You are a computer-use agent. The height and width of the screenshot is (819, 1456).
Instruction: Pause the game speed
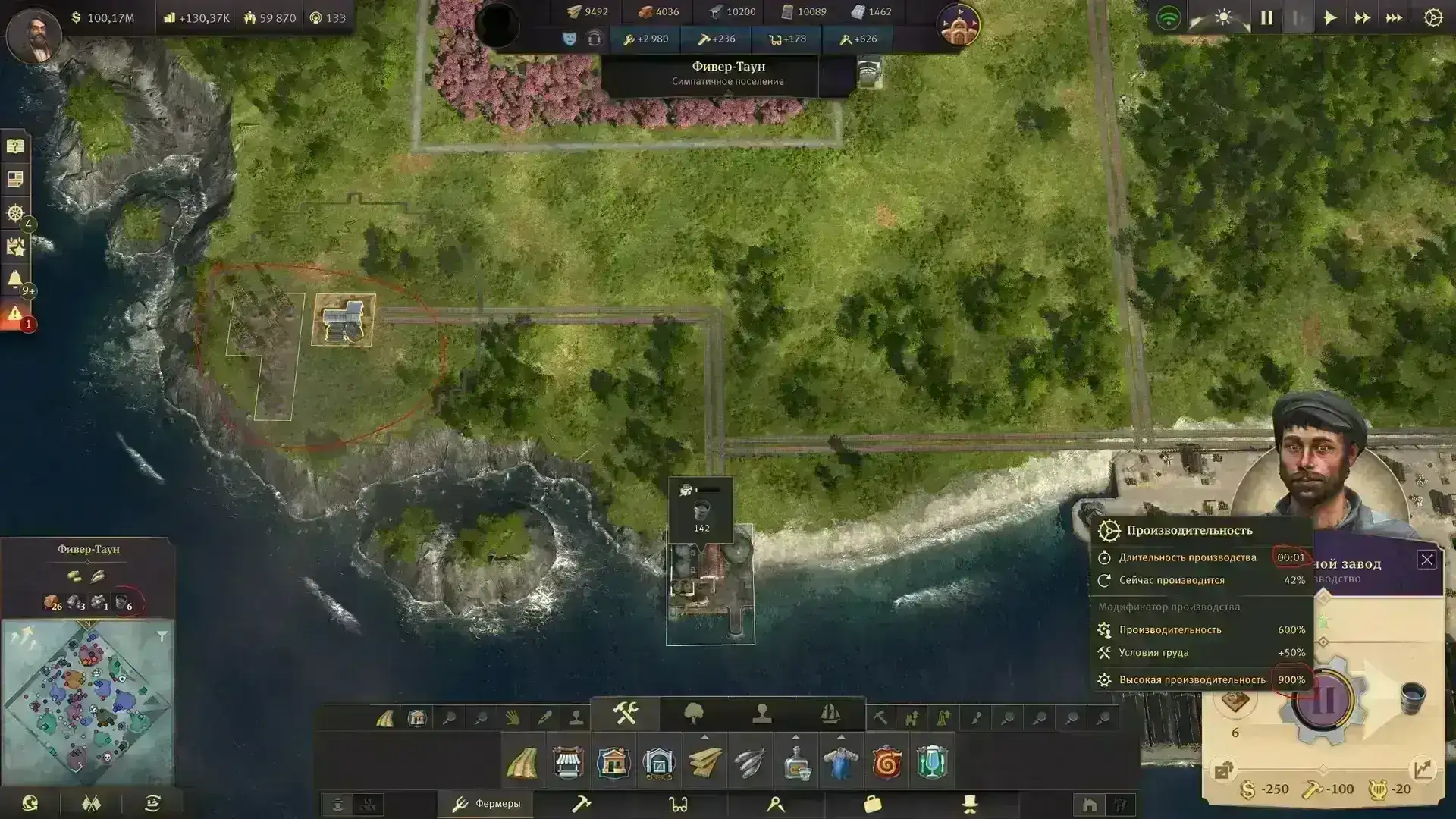1266,18
